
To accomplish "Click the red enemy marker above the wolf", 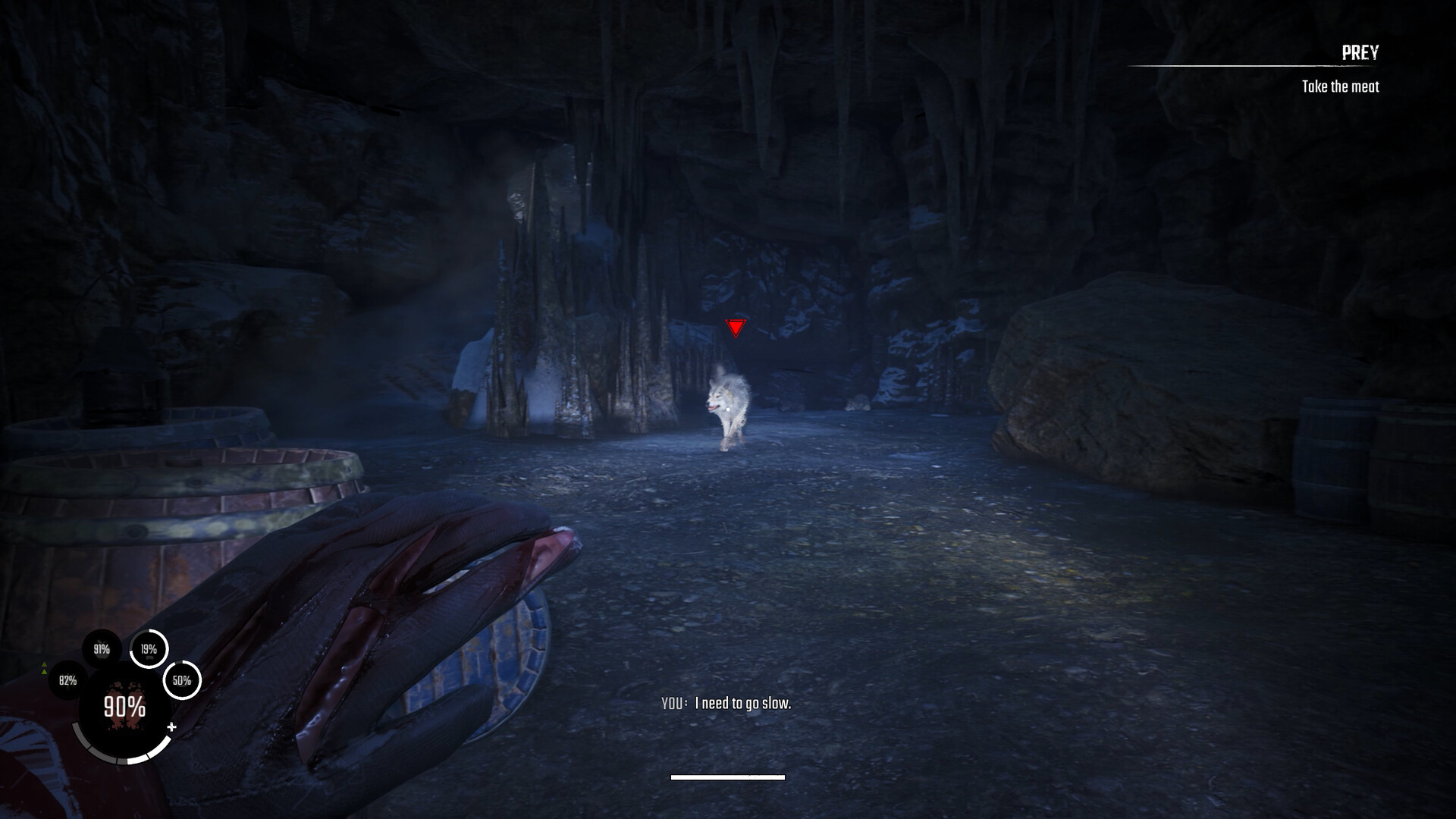I will pos(734,329).
